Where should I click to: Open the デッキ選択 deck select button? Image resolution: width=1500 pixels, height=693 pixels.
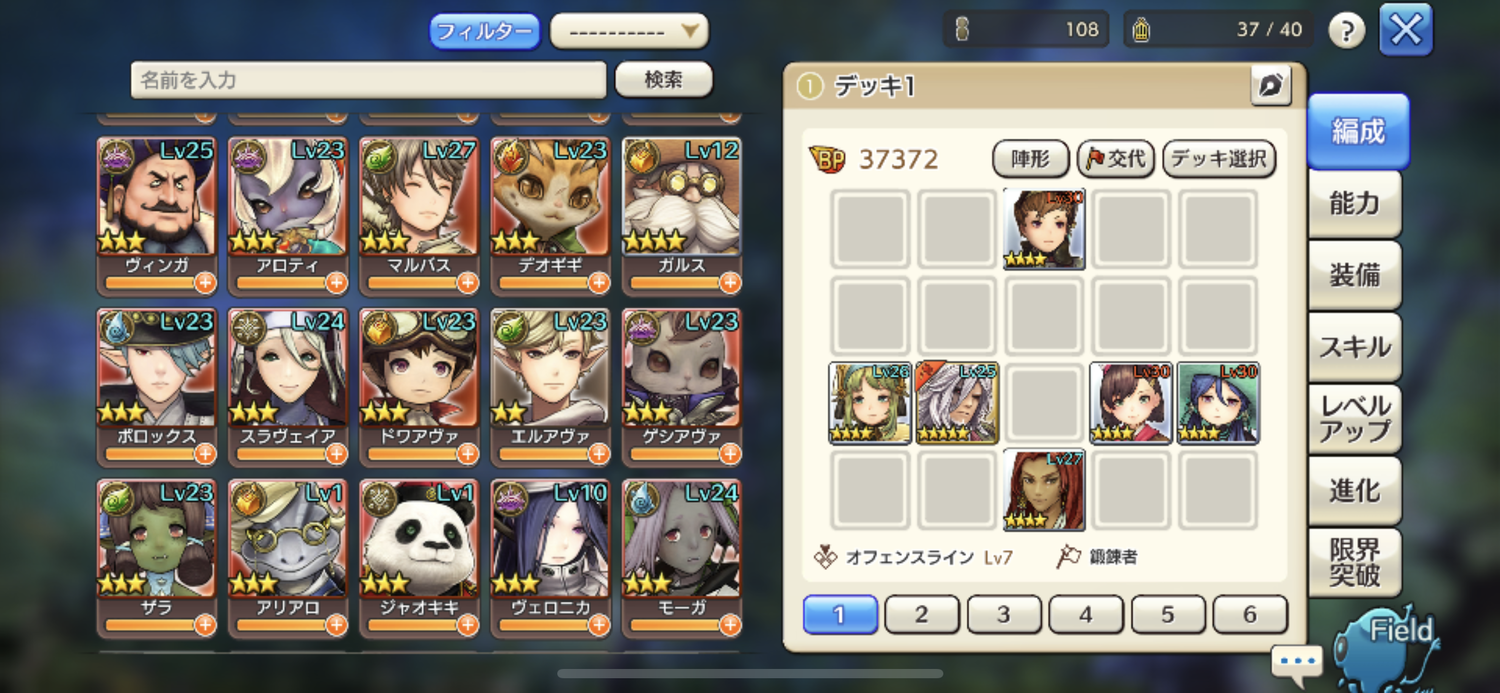(1218, 158)
